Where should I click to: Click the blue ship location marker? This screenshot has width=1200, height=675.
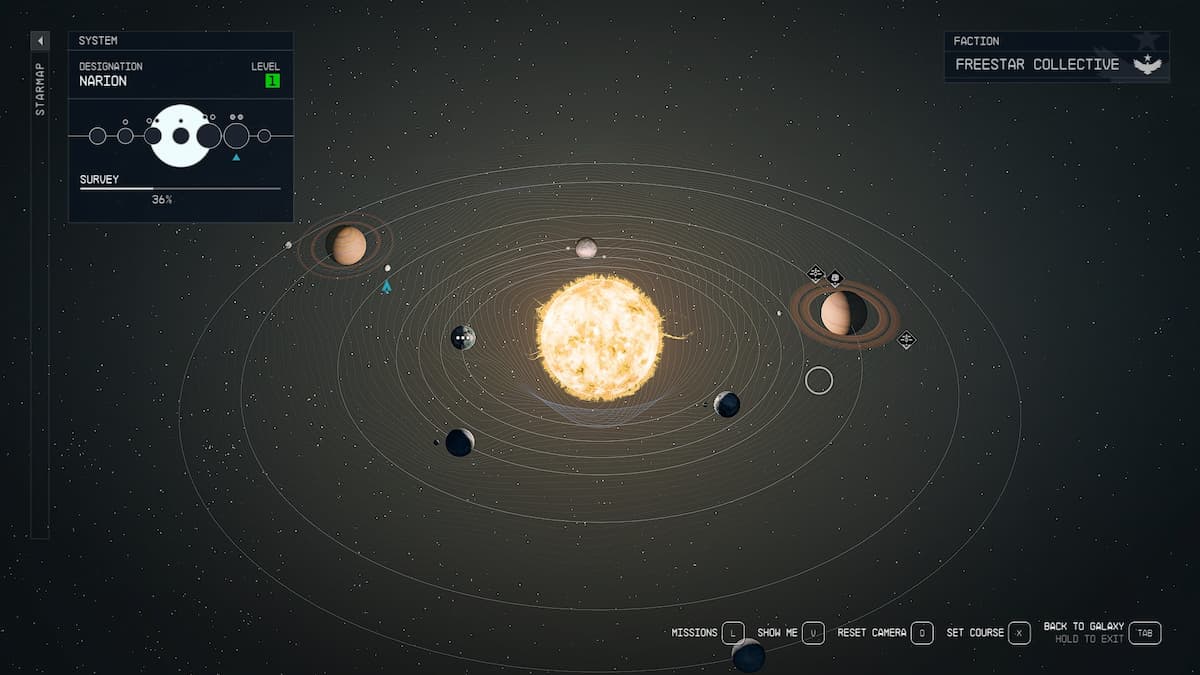(x=386, y=287)
